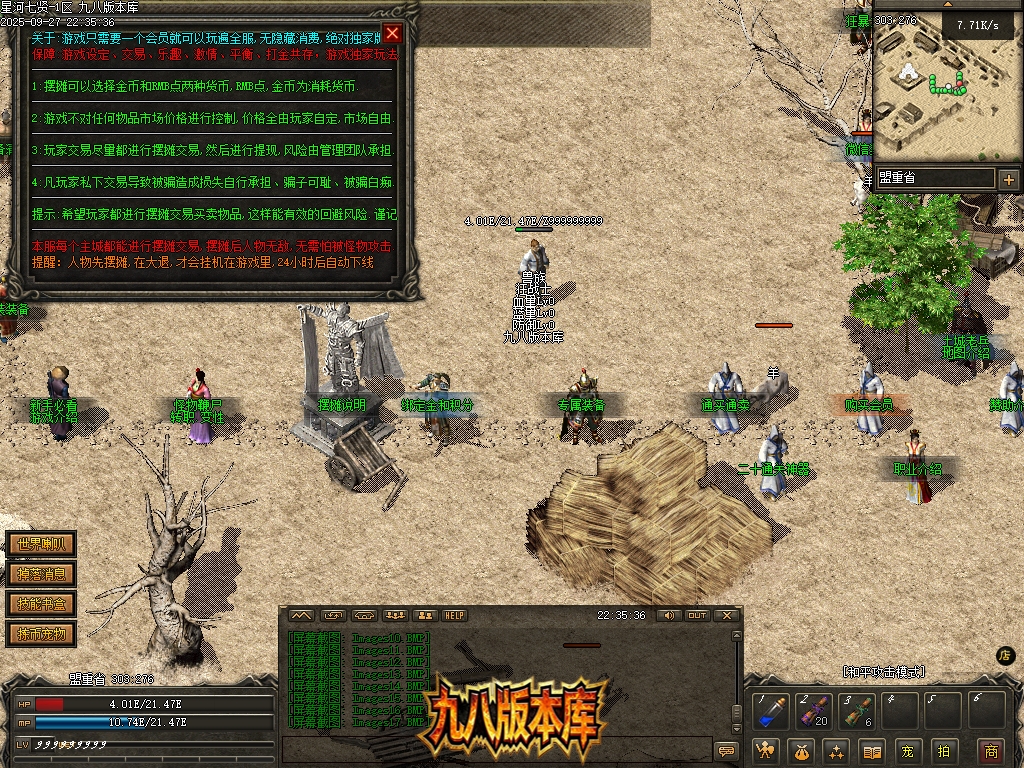This screenshot has height=768, width=1024.
Task: Click the OUT logout button
Action: click(x=697, y=615)
